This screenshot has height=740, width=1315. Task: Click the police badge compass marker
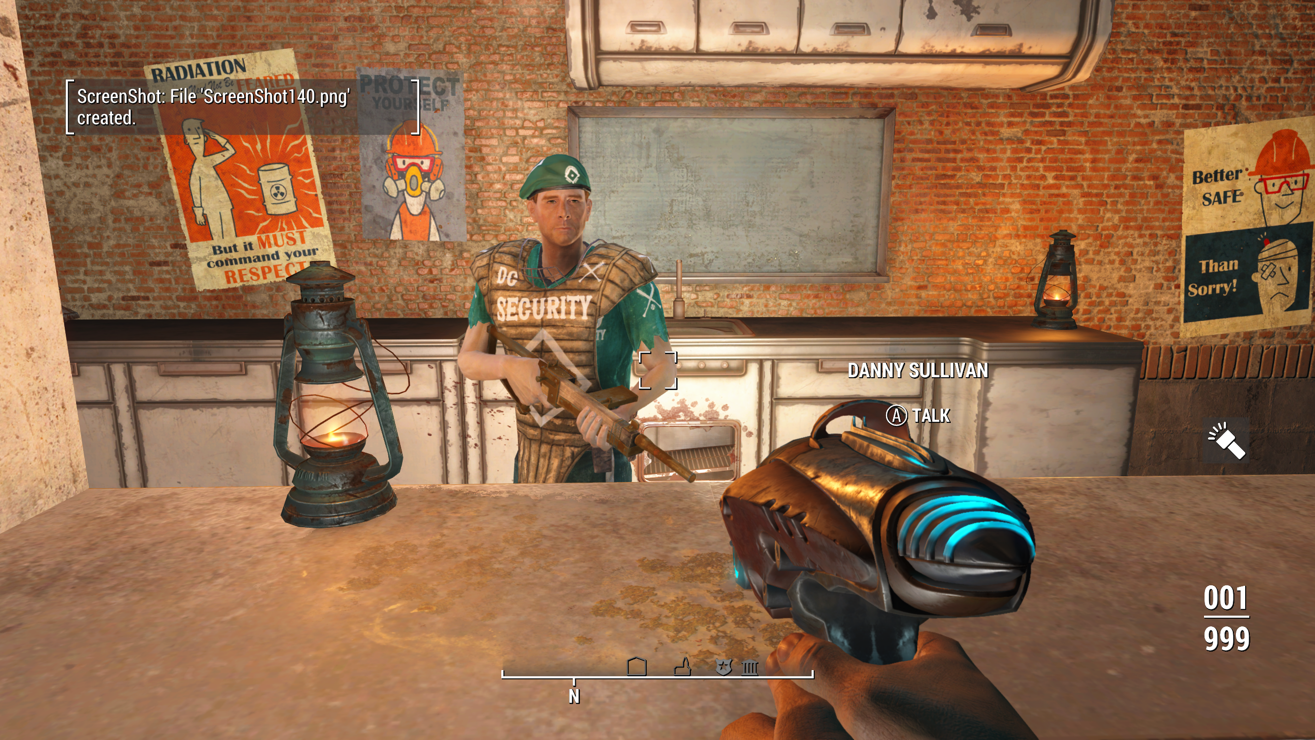[x=723, y=666]
